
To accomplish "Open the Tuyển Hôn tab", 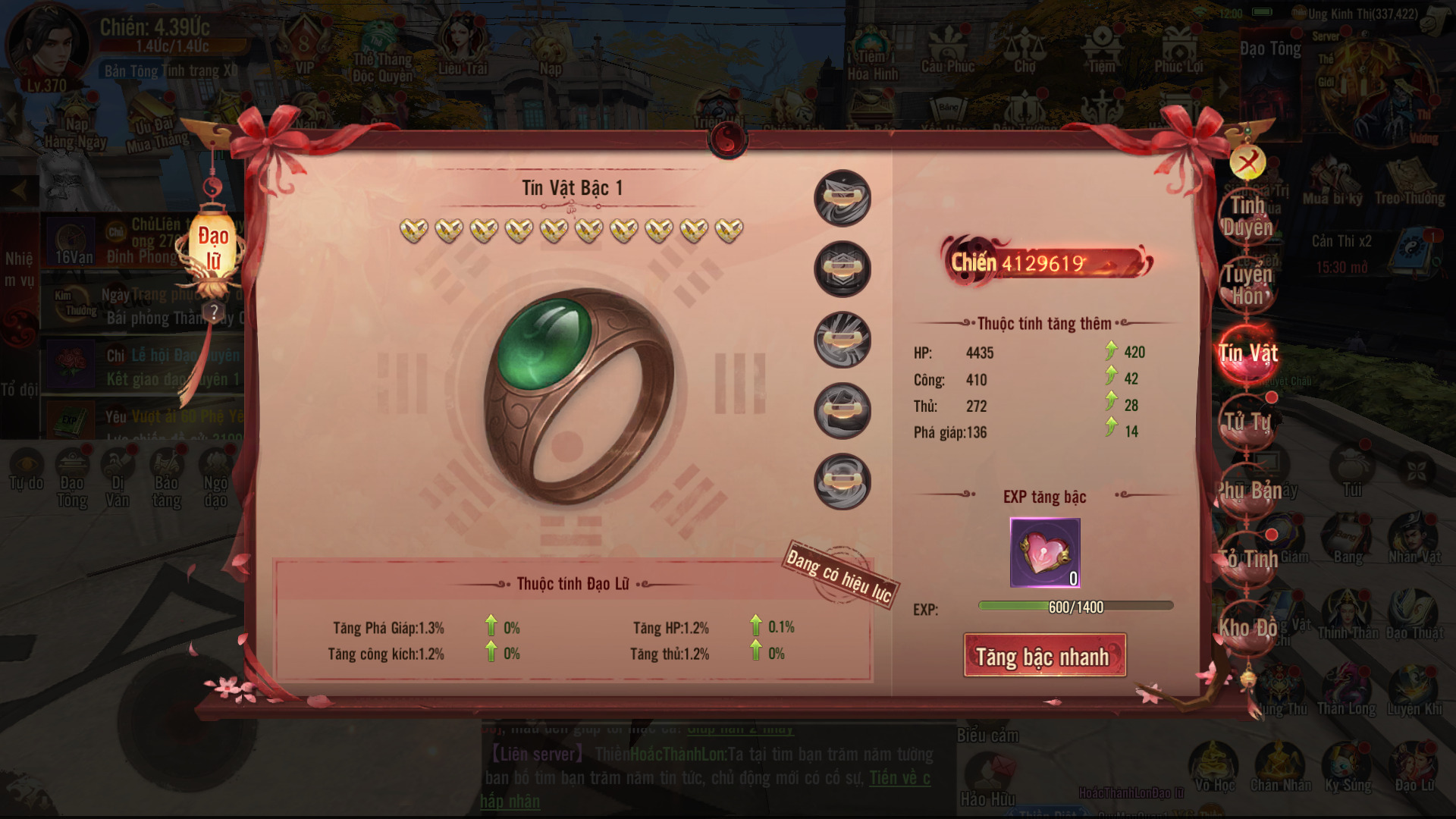I will click(x=1247, y=284).
